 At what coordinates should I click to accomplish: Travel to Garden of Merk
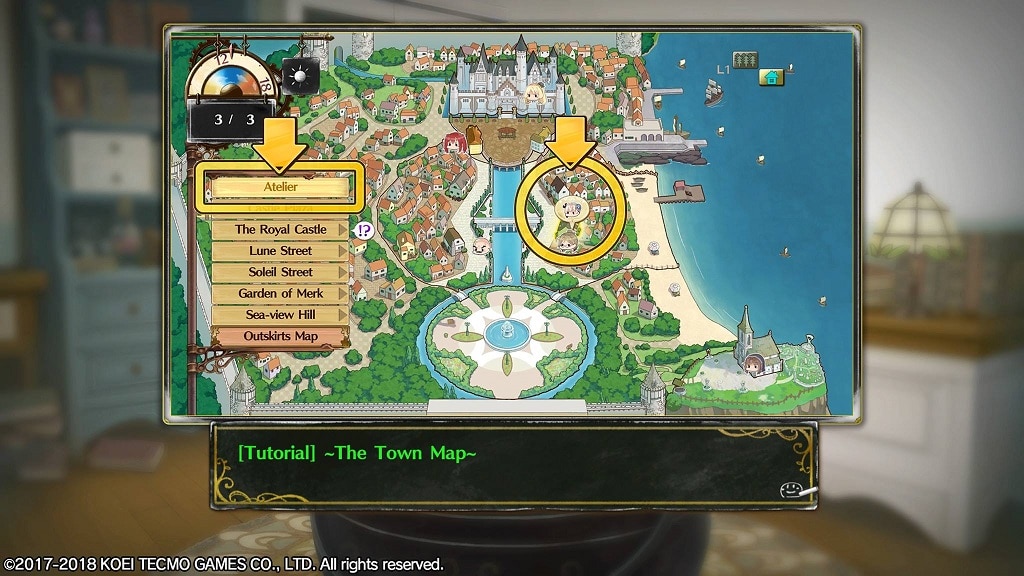click(x=280, y=294)
